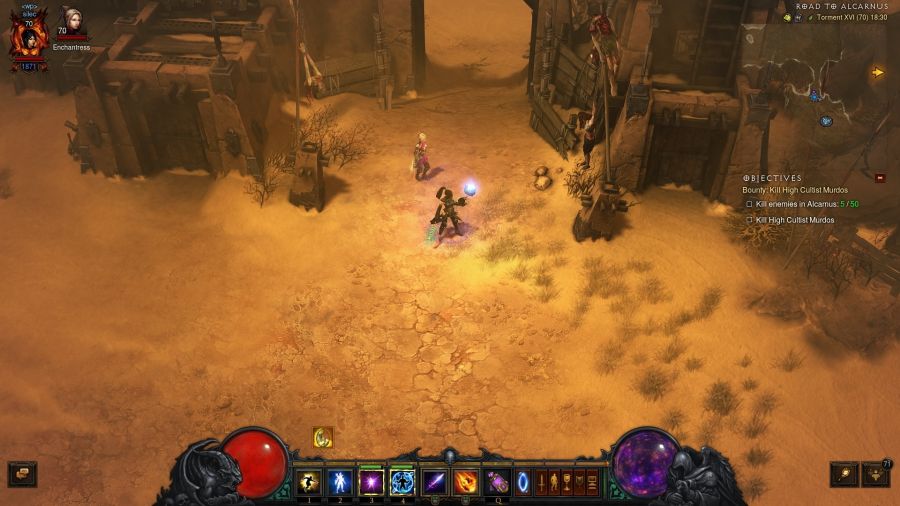900x506 pixels.
Task: Open the blue town portal
Action: pyautogui.click(x=523, y=482)
